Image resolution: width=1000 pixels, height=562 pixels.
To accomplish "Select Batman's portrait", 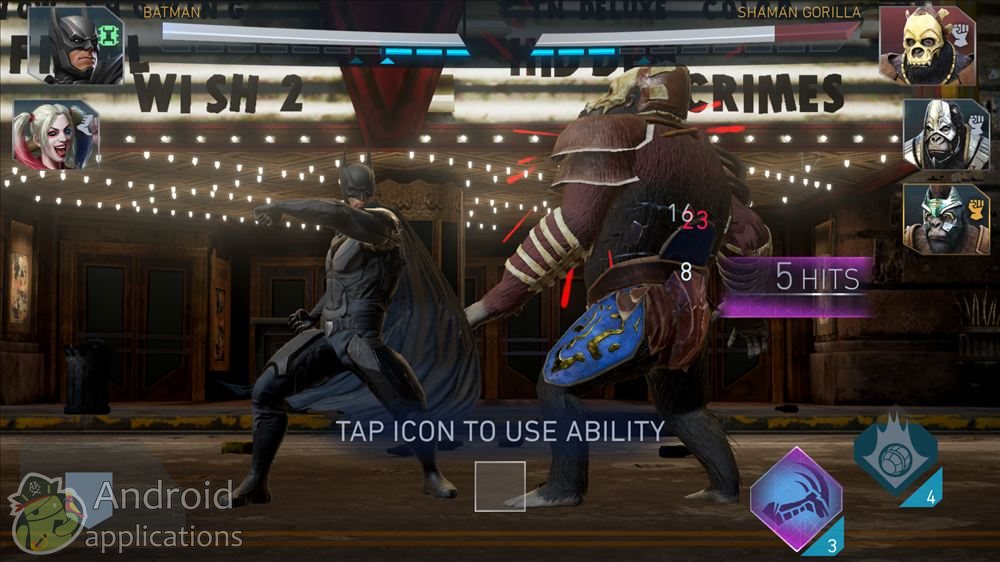I will (x=75, y=45).
